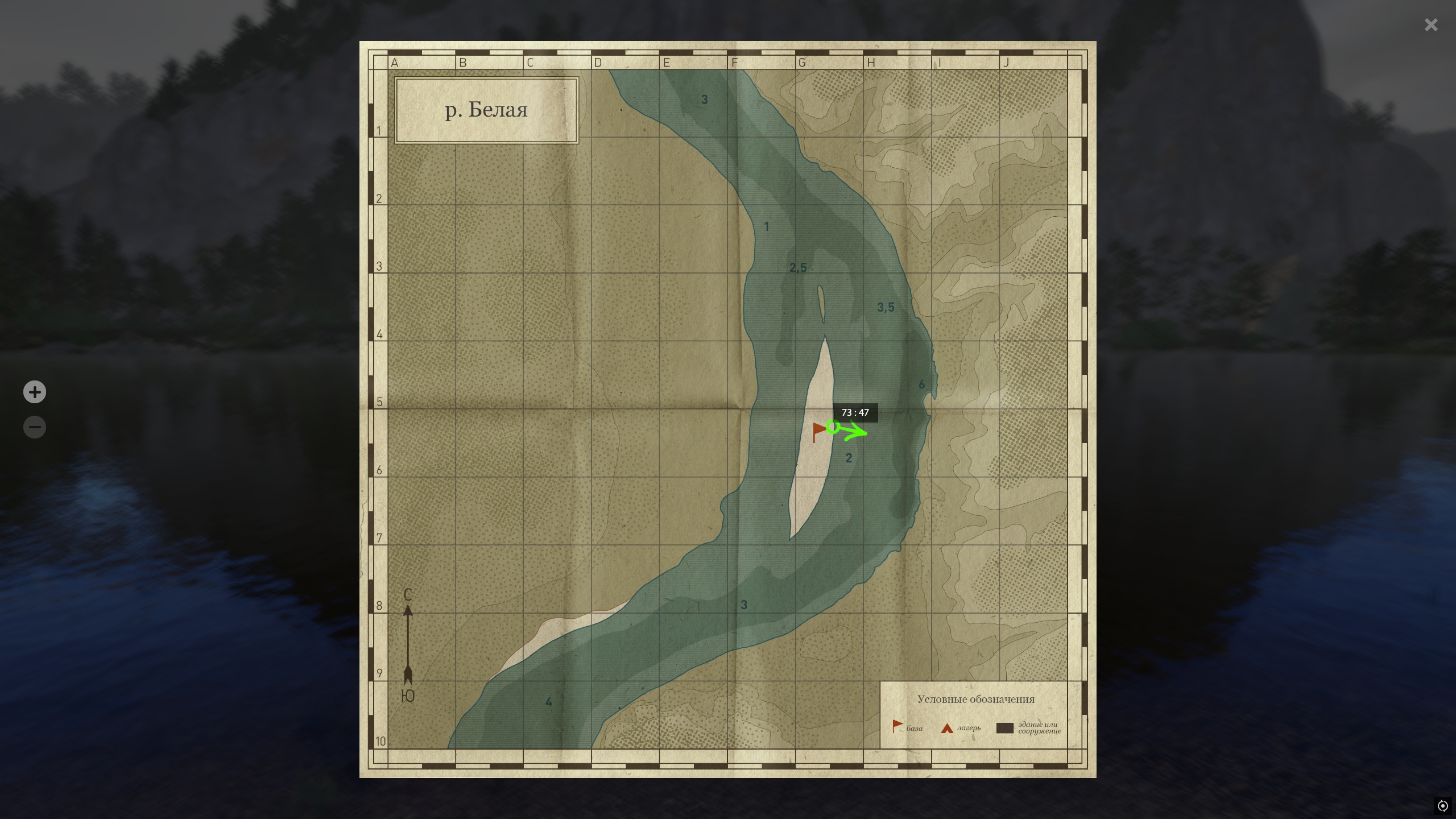
Task: Zoom in the map with plus button
Action: coord(35,392)
